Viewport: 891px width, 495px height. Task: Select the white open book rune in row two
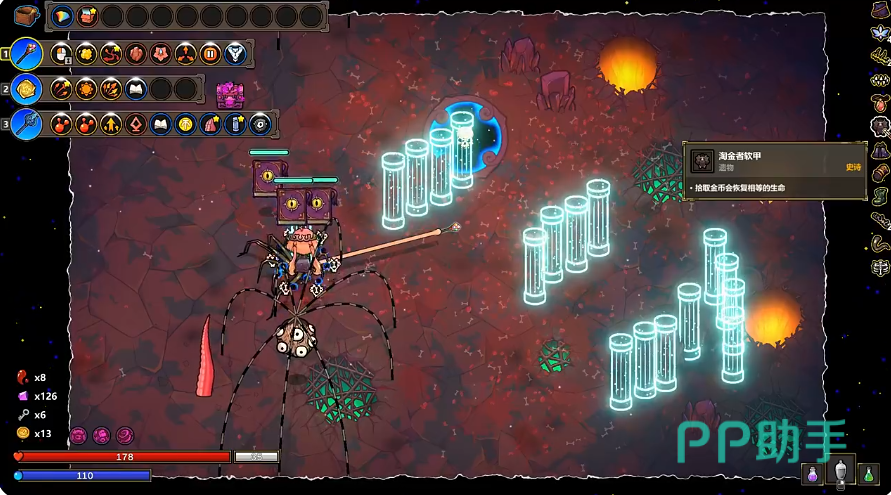tap(136, 89)
